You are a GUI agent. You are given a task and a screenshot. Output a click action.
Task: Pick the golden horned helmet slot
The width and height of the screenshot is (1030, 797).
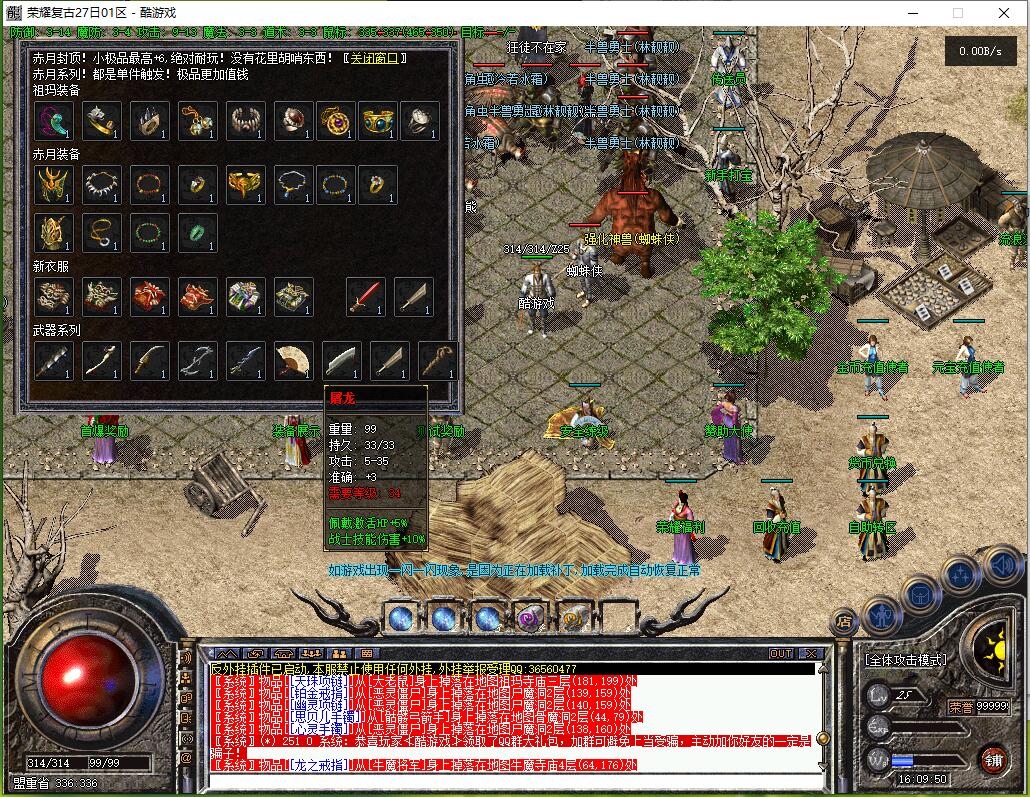53,185
